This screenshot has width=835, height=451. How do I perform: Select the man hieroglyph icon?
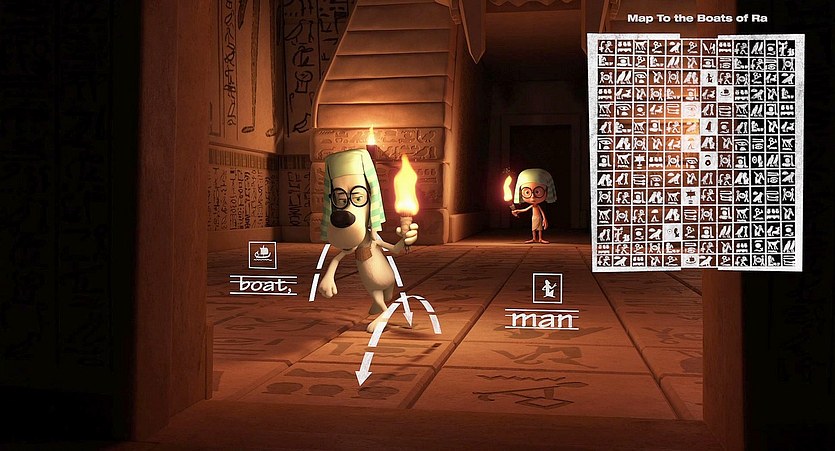[x=546, y=288]
